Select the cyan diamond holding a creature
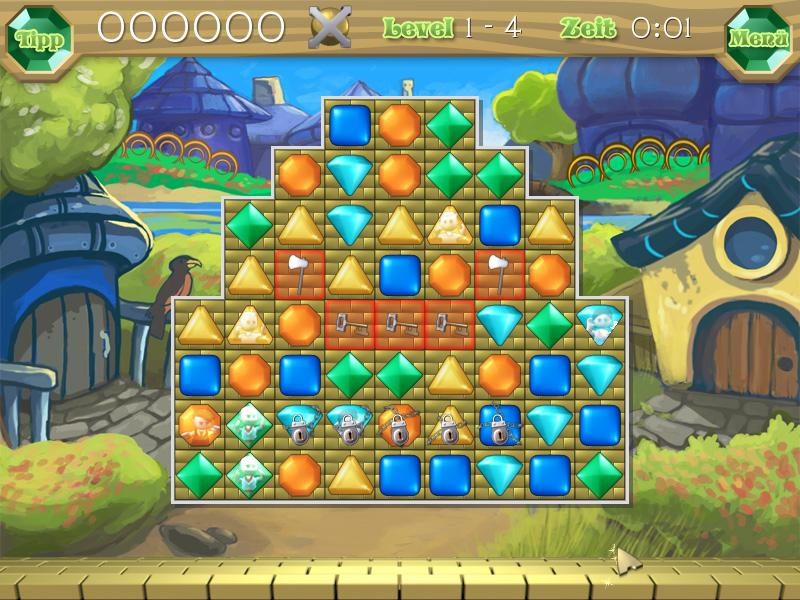The height and width of the screenshot is (600, 800). [599, 323]
